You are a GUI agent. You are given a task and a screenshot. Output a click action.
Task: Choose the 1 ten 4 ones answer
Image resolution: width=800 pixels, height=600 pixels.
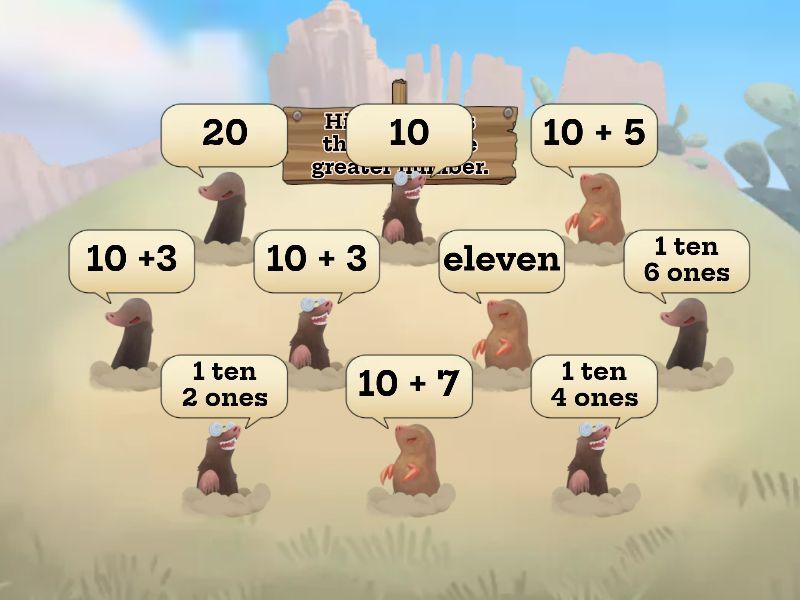click(594, 385)
